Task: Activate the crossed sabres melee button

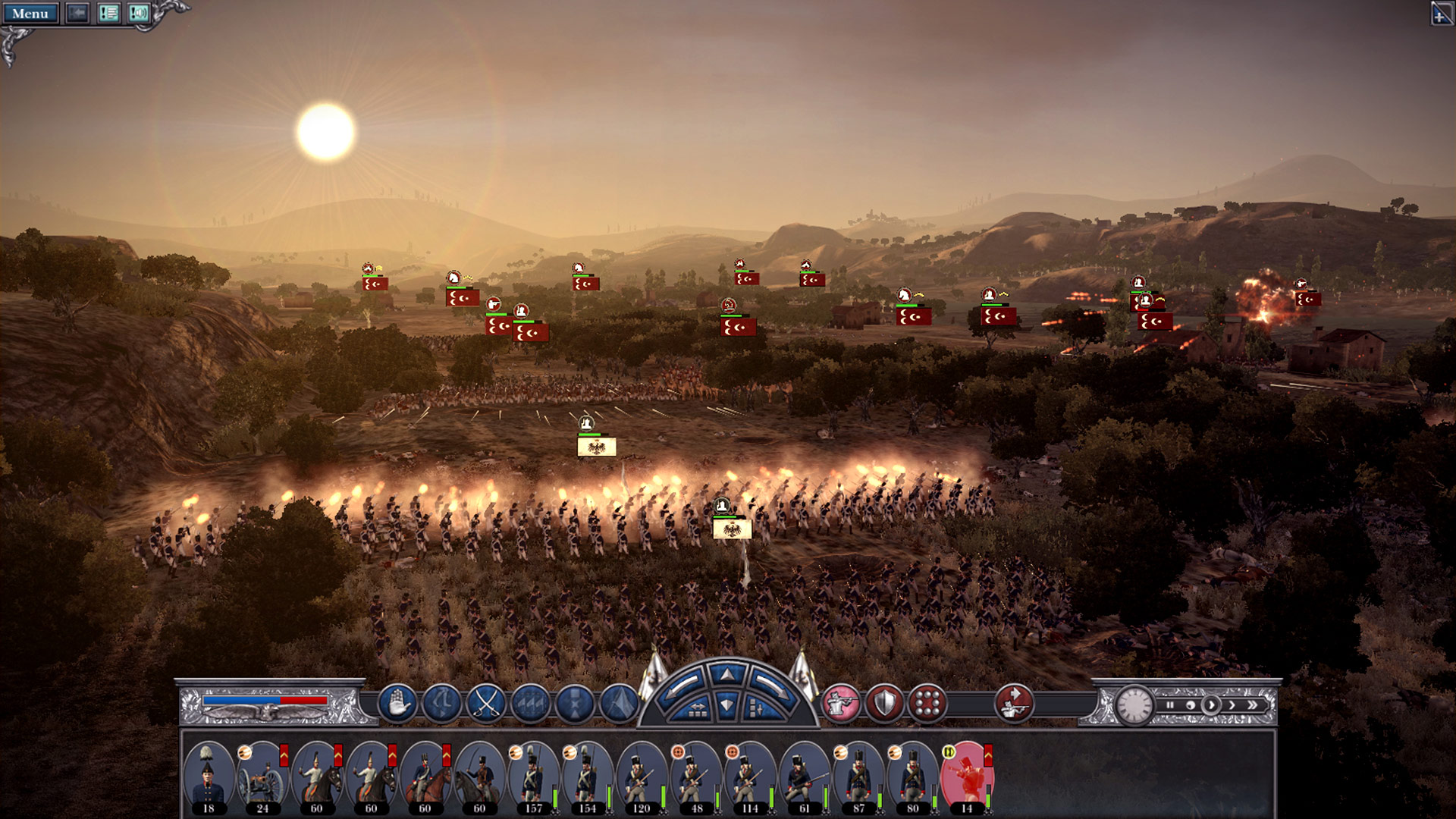Action: (486, 703)
